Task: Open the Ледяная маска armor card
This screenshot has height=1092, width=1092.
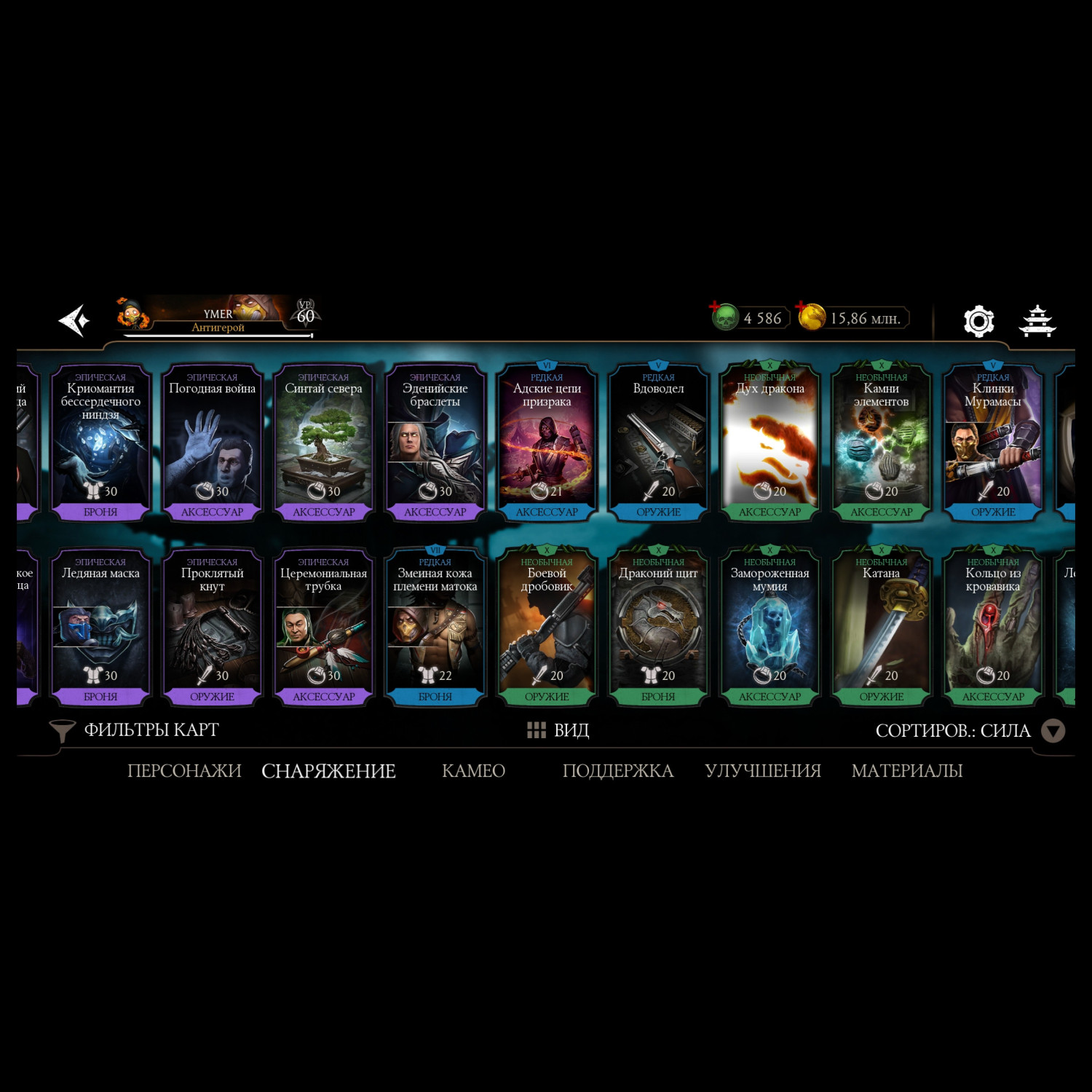Action: (x=100, y=627)
